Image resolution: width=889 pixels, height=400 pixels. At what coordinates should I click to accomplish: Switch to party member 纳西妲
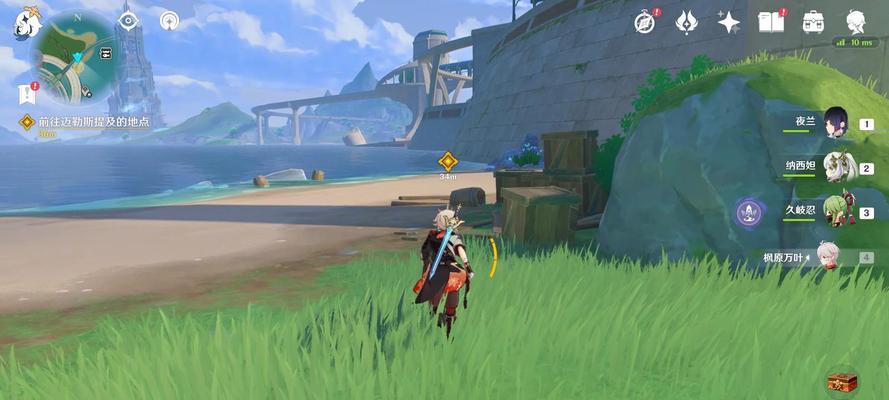click(836, 168)
